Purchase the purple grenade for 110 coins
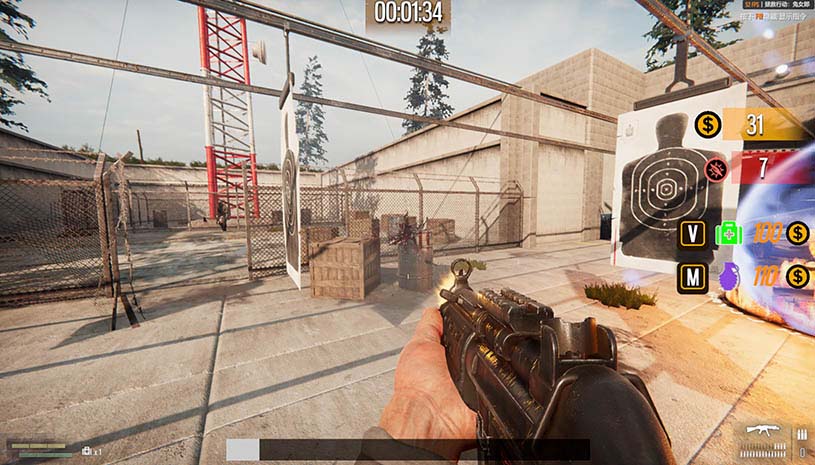815x465 pixels. point(728,276)
